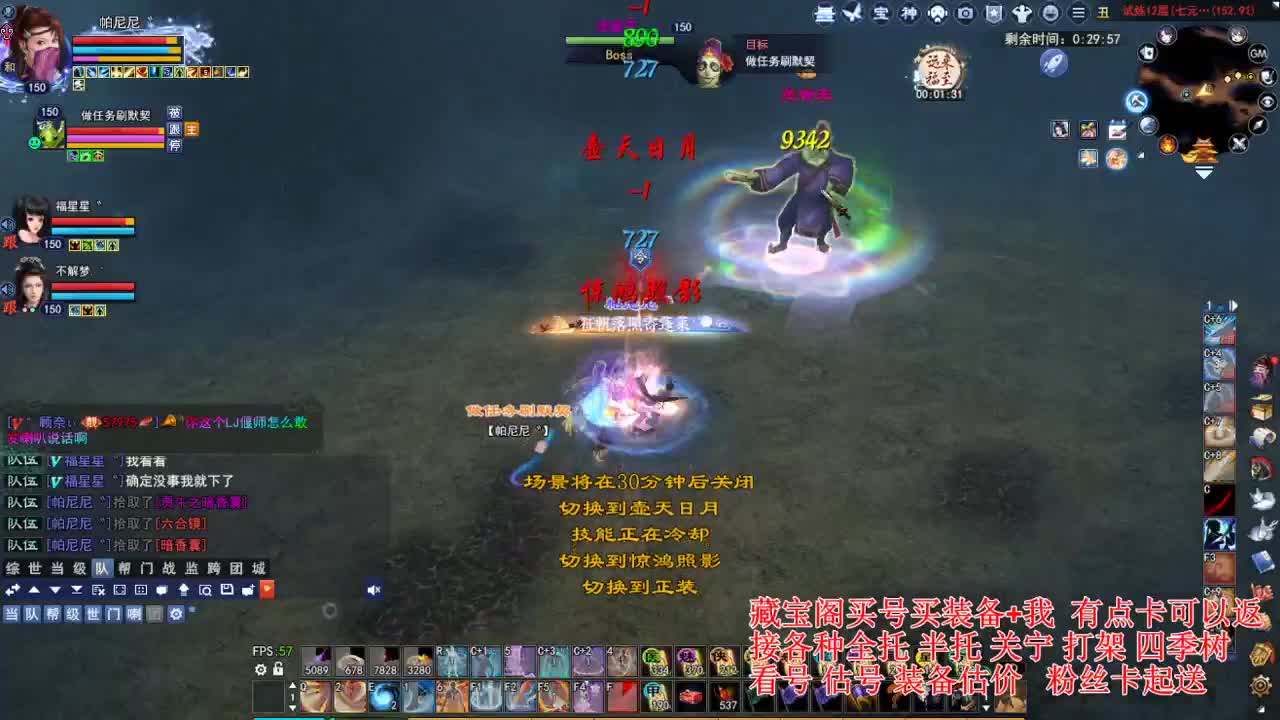Click the 宝 treasure icon in the top menu bar
The width and height of the screenshot is (1280, 720).
coord(883,13)
